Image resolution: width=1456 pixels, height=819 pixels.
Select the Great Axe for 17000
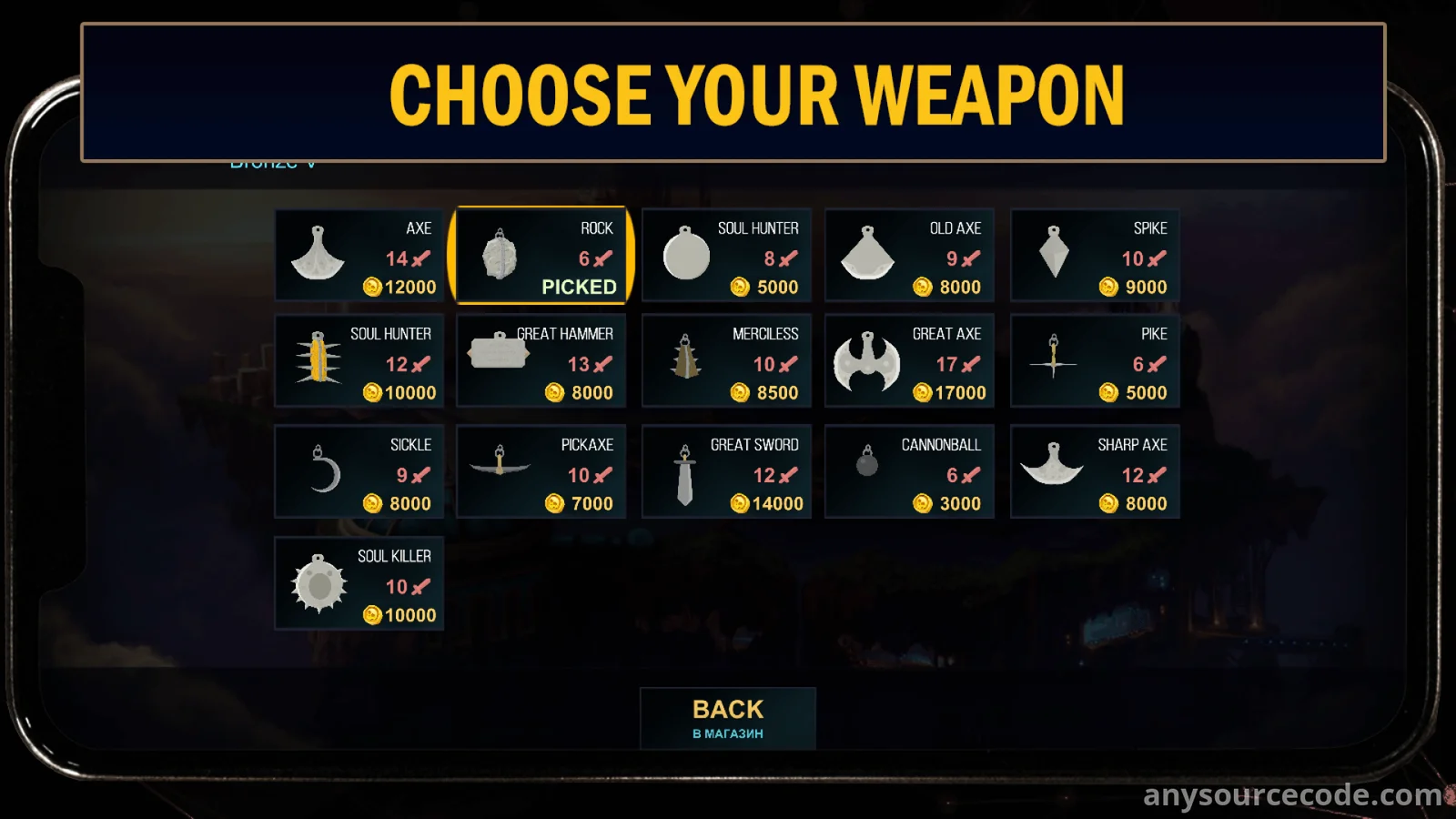909,361
